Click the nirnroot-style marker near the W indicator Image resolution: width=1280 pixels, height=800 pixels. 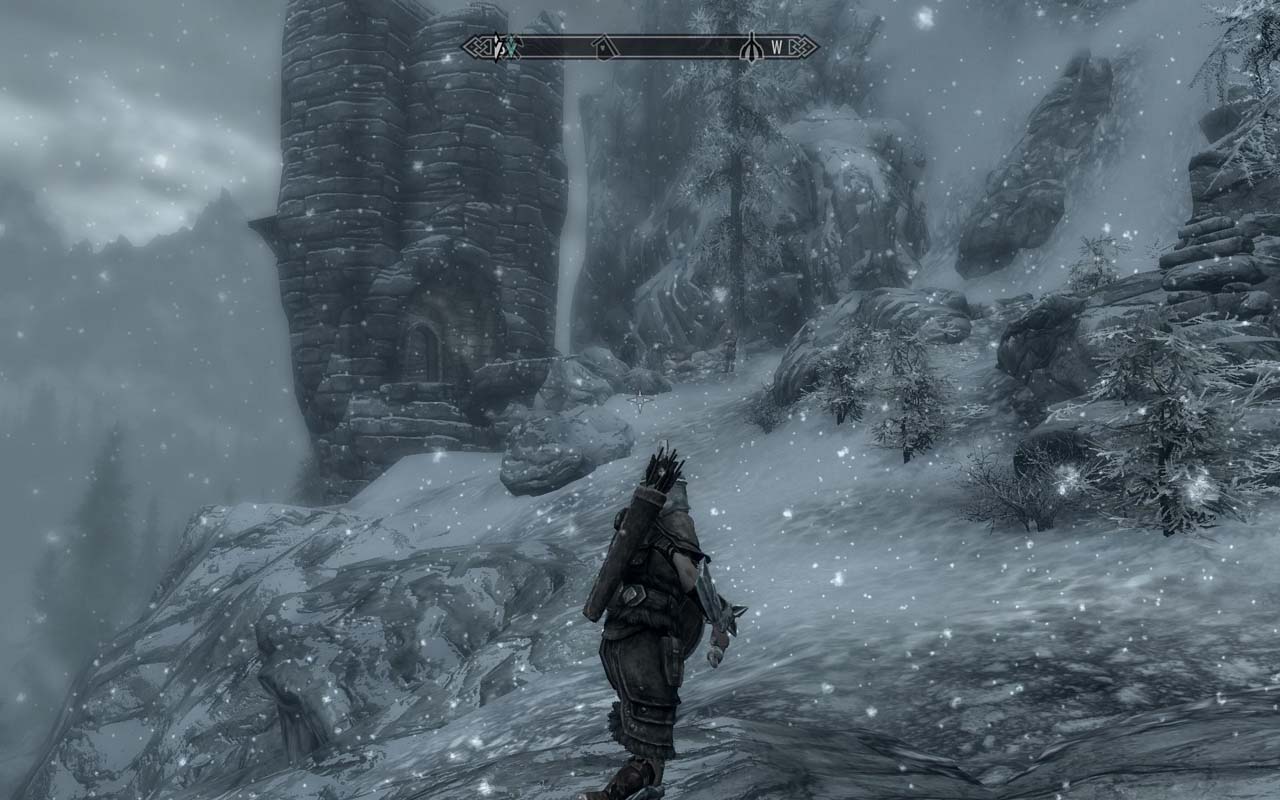pos(752,46)
